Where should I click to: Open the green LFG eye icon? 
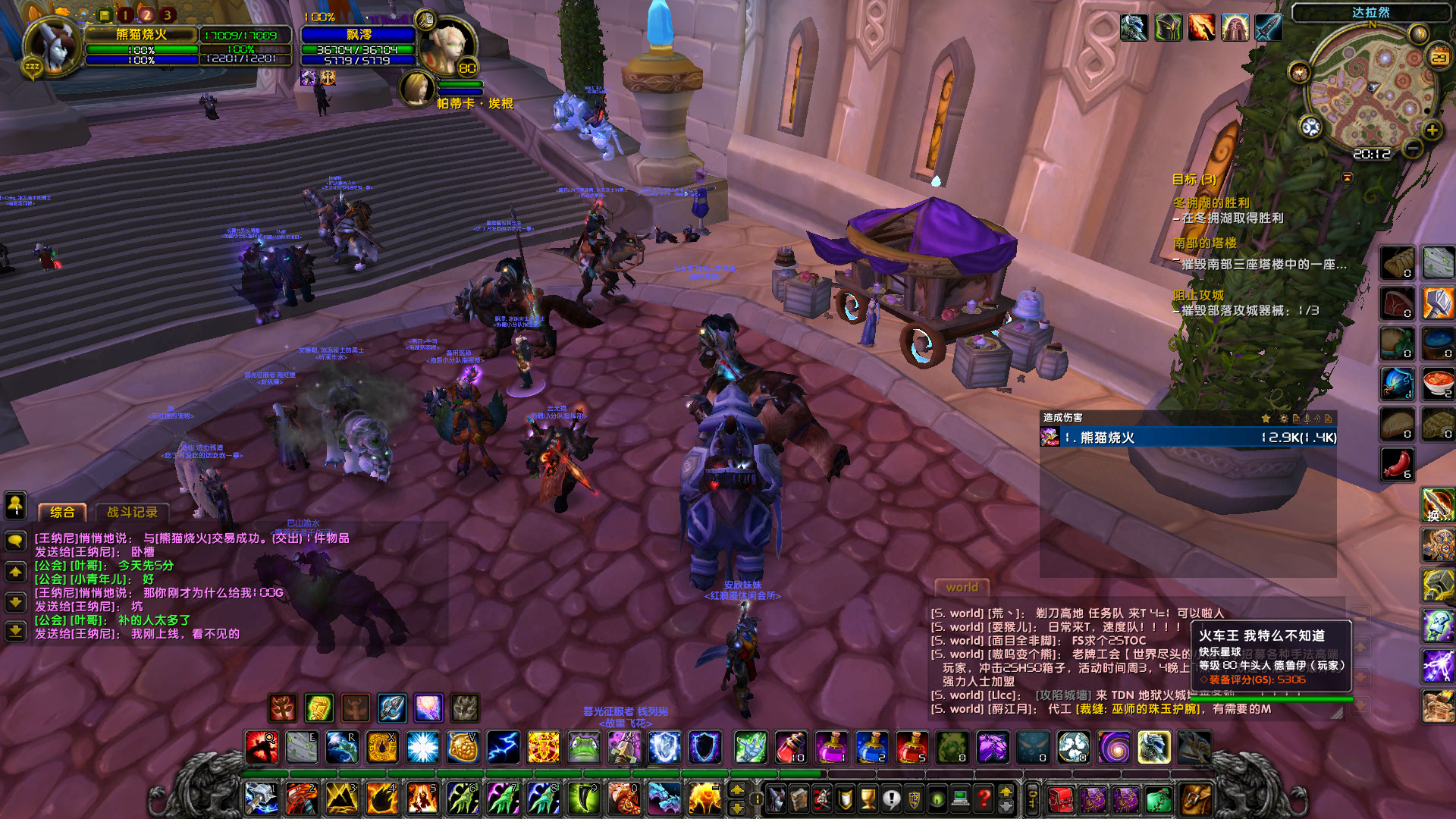[937, 798]
